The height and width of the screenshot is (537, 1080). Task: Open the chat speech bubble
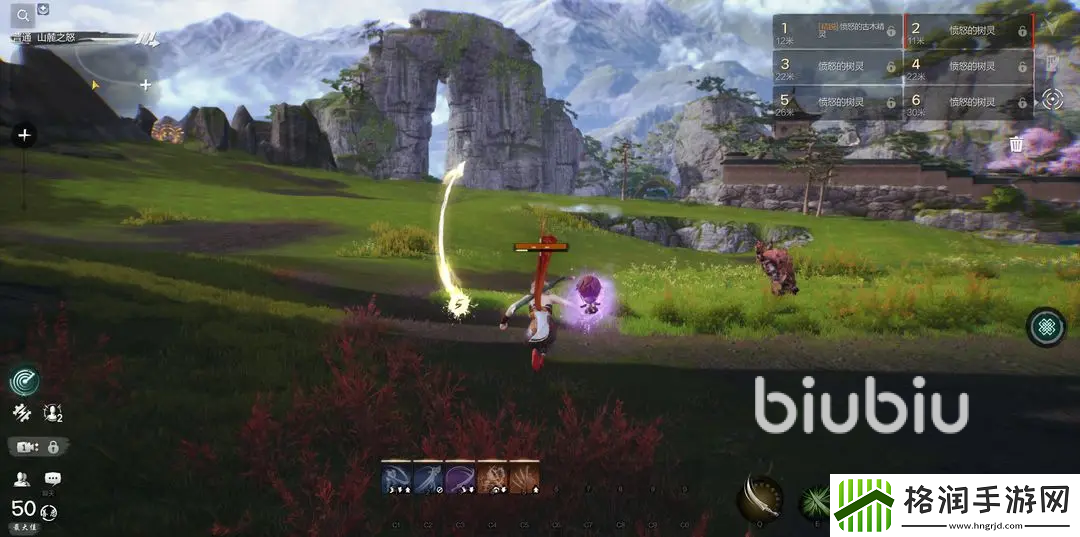coord(52,480)
